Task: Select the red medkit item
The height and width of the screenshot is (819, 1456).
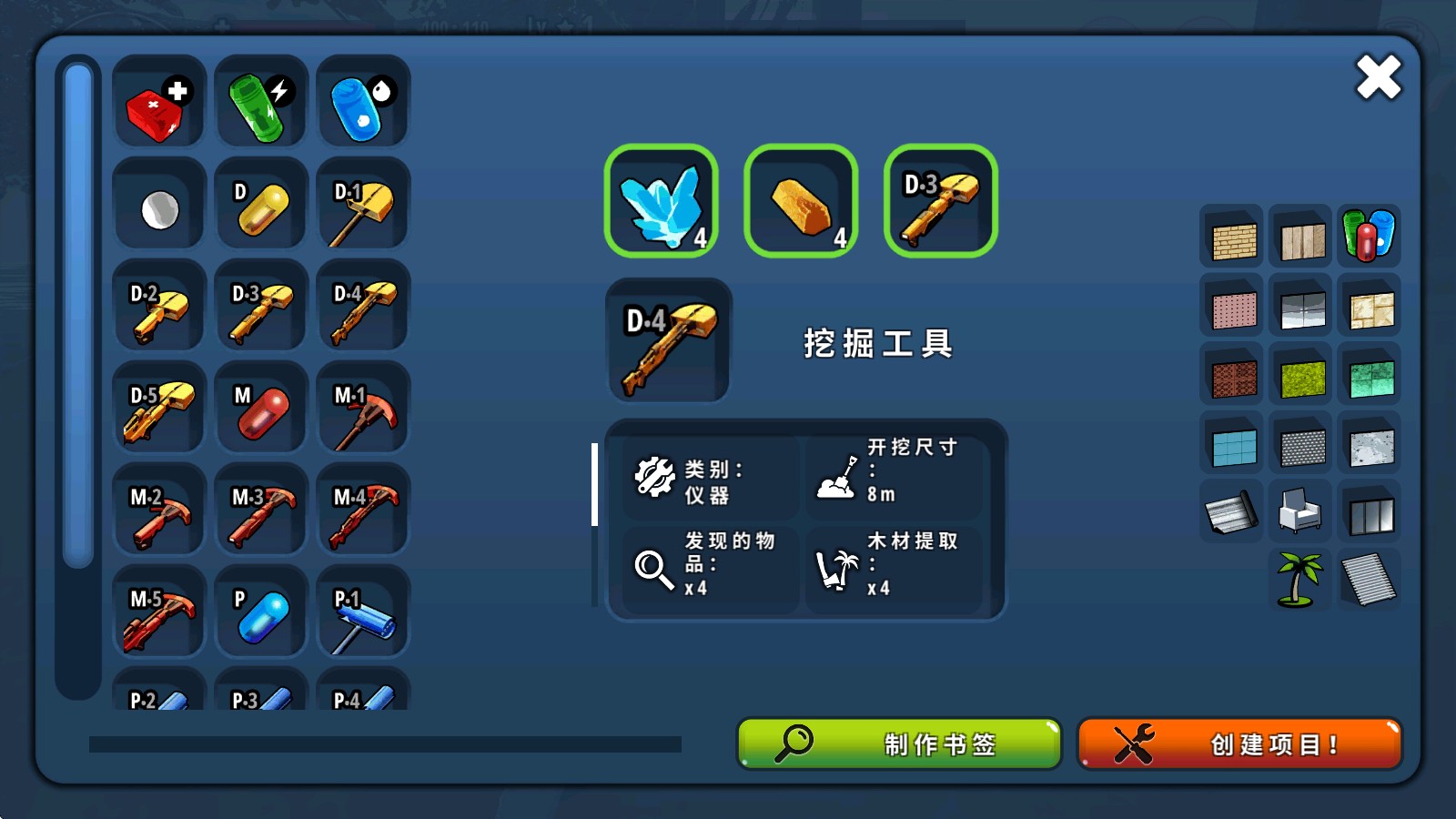Action: point(157,100)
